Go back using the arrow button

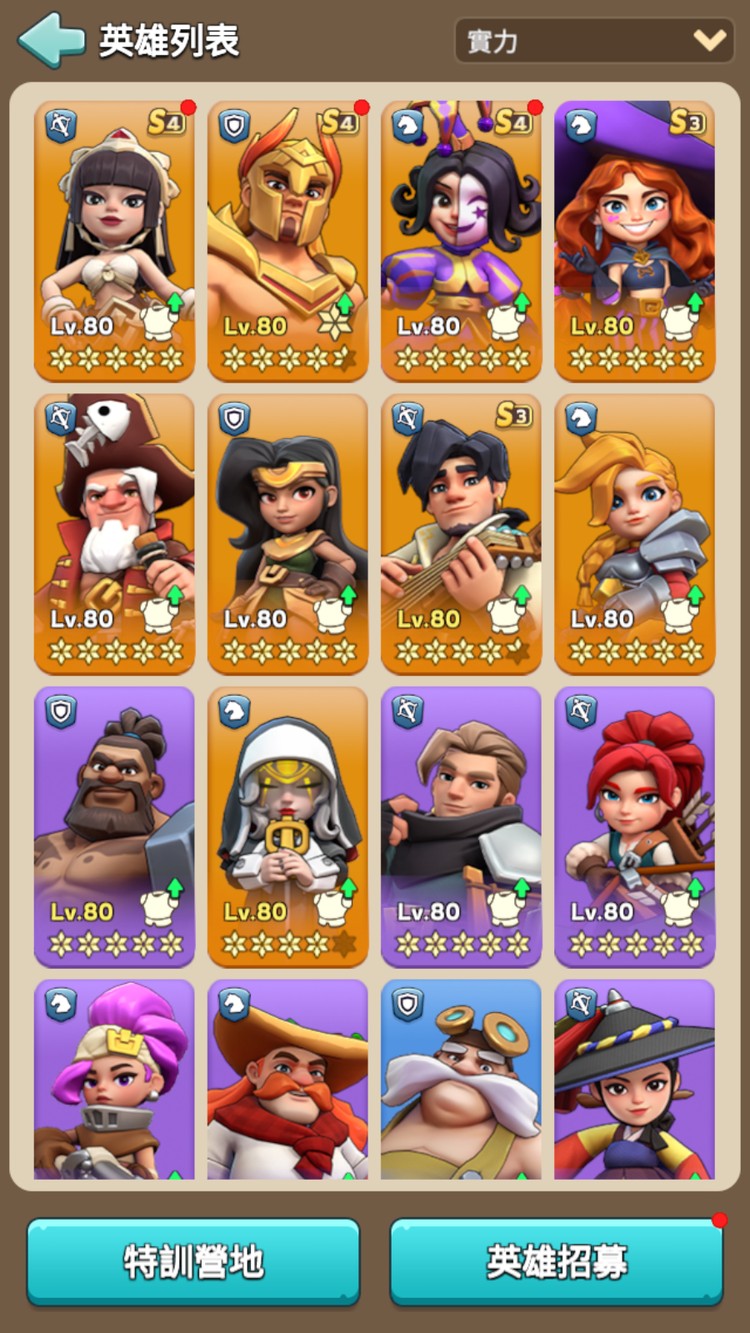(51, 41)
